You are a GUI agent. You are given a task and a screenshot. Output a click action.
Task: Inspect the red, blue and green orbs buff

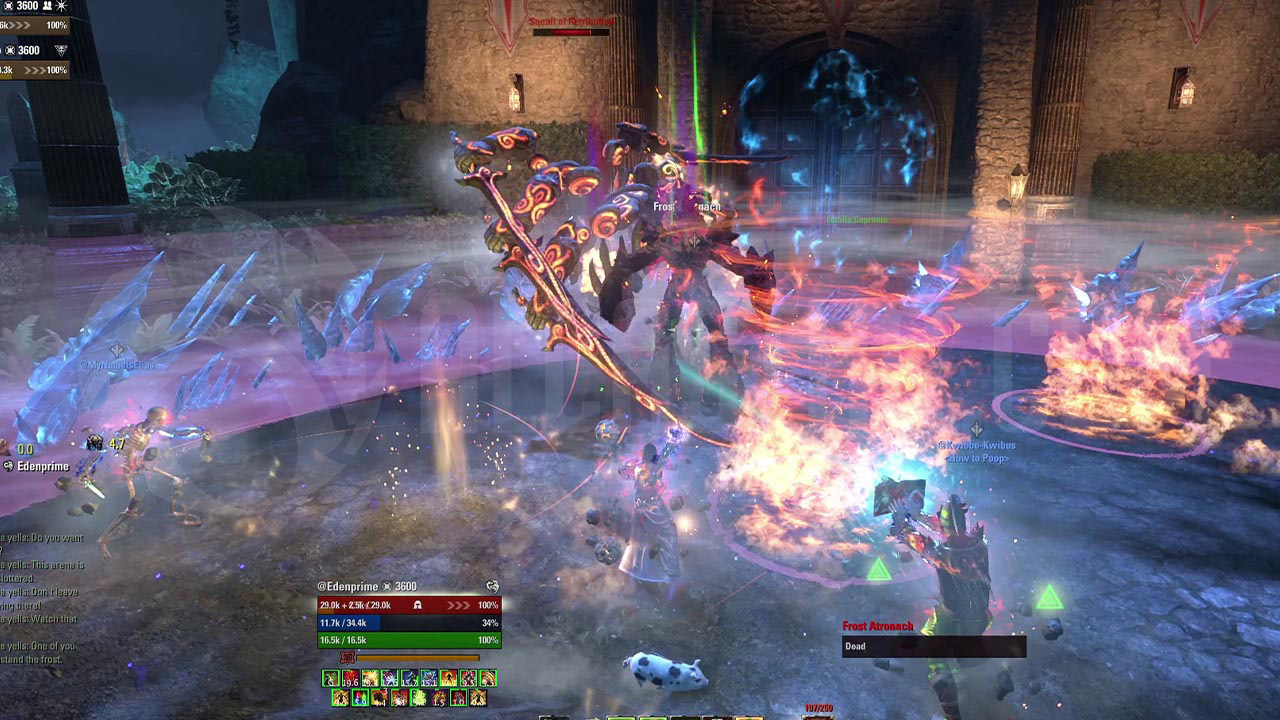pyautogui.click(x=360, y=697)
